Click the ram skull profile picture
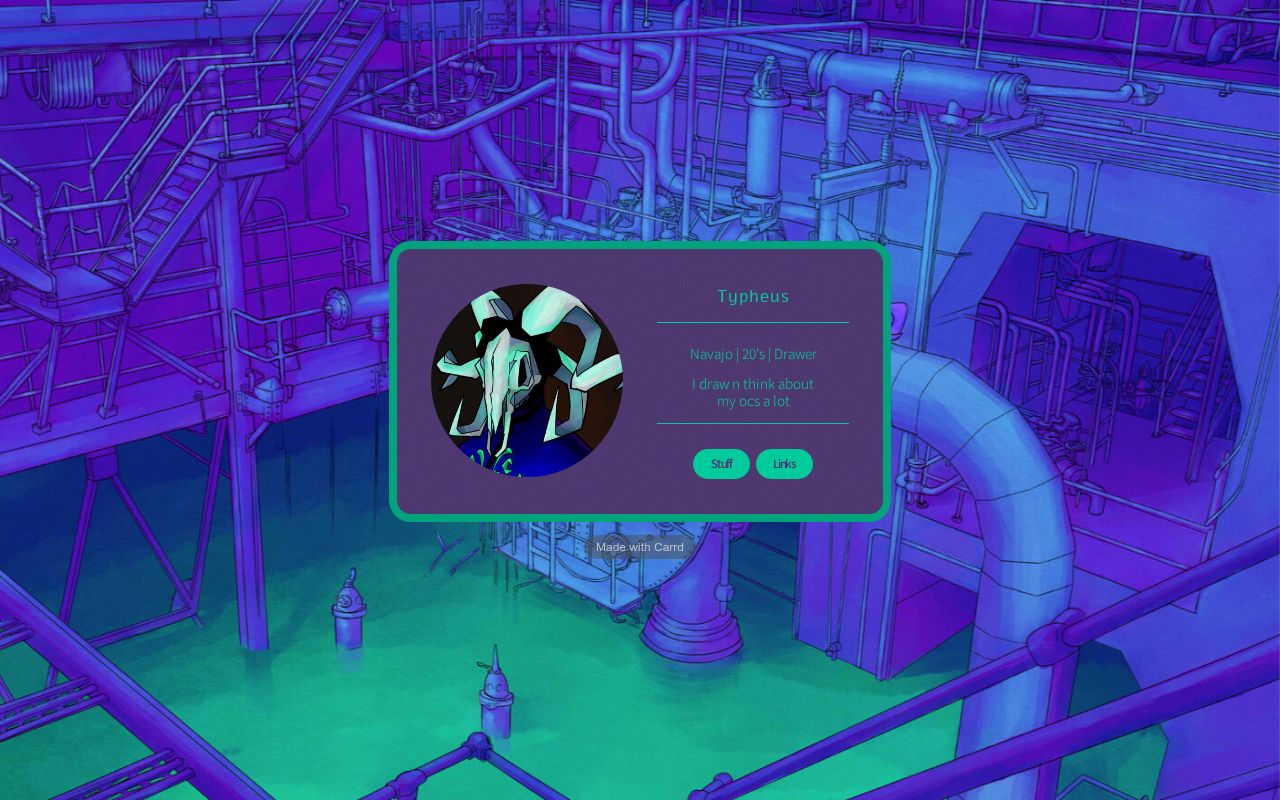Screen dimensions: 1280x800 point(527,380)
